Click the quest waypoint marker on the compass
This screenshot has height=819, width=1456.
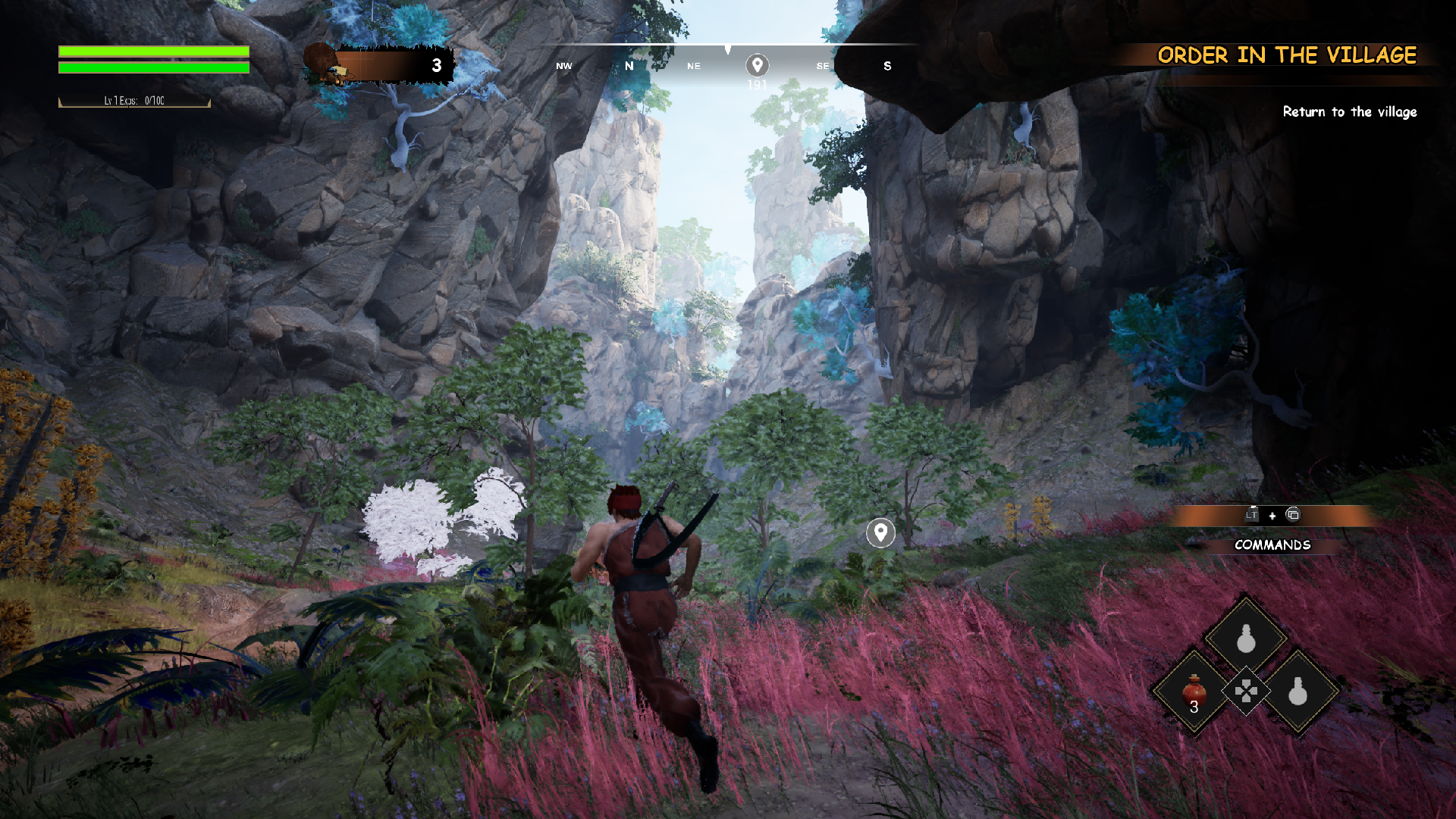(757, 66)
